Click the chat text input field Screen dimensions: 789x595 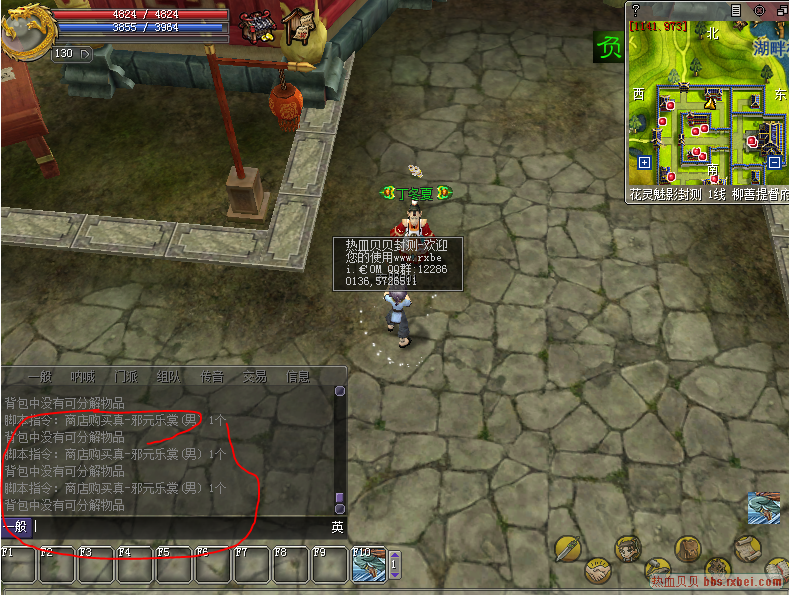[x=180, y=526]
